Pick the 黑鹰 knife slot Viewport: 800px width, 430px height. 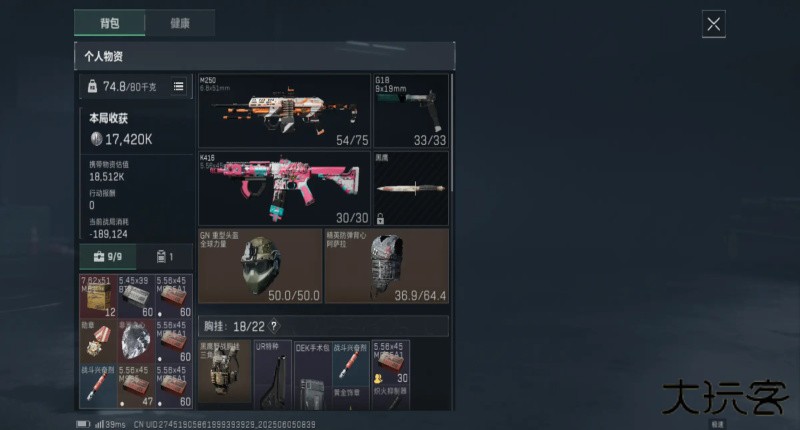410,188
